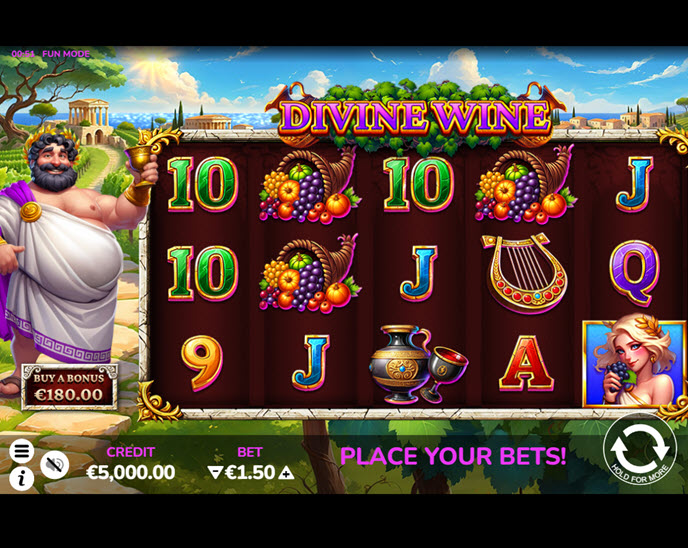Viewport: 688px width, 548px height.
Task: Show the game info page
Action: 21,478
